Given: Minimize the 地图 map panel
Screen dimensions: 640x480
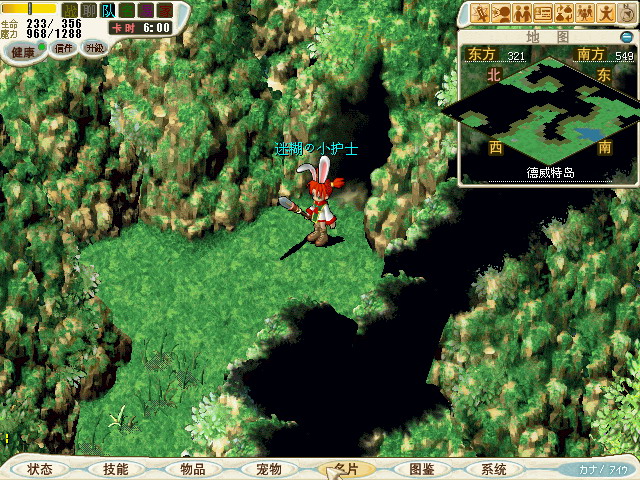Looking at the screenshot, I should (626, 37).
